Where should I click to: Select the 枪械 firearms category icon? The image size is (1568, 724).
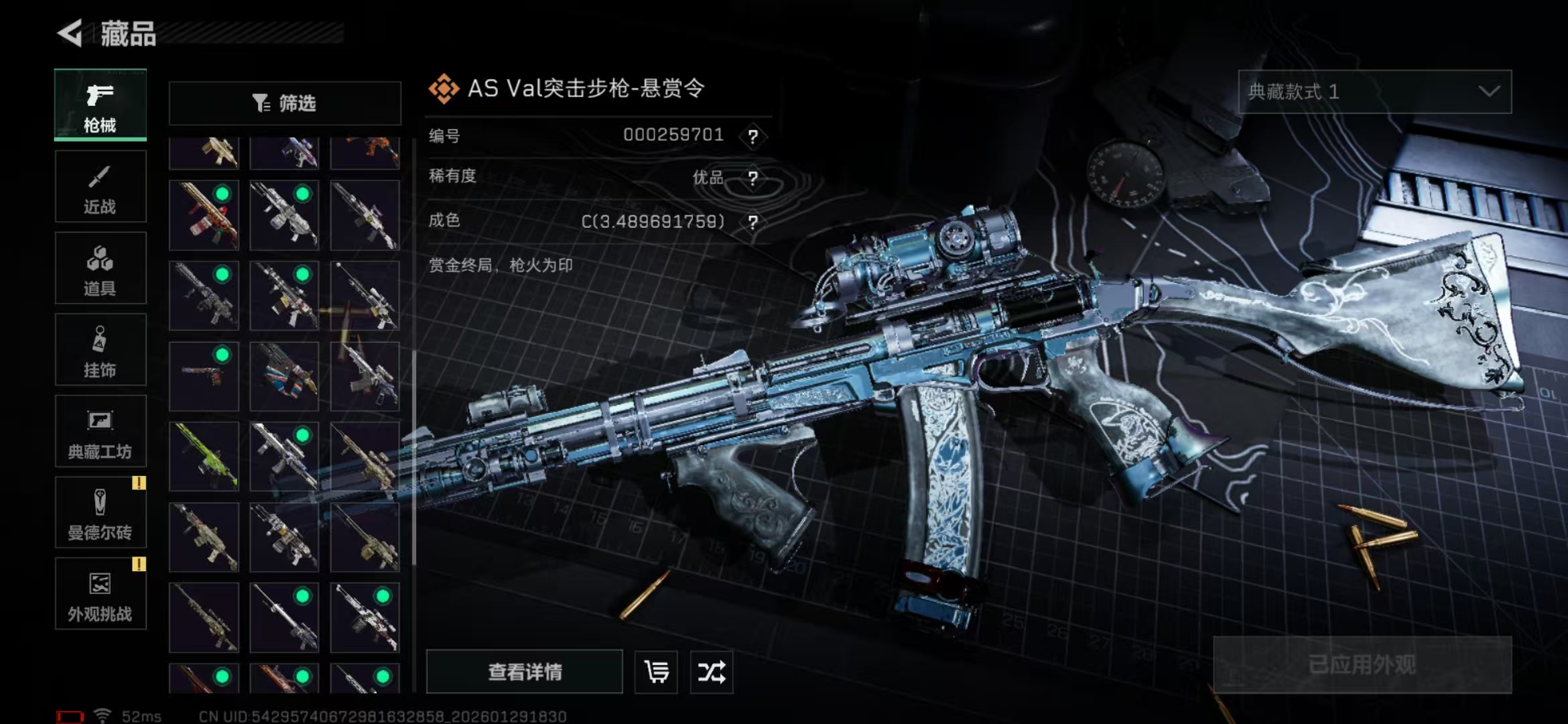pyautogui.click(x=99, y=105)
